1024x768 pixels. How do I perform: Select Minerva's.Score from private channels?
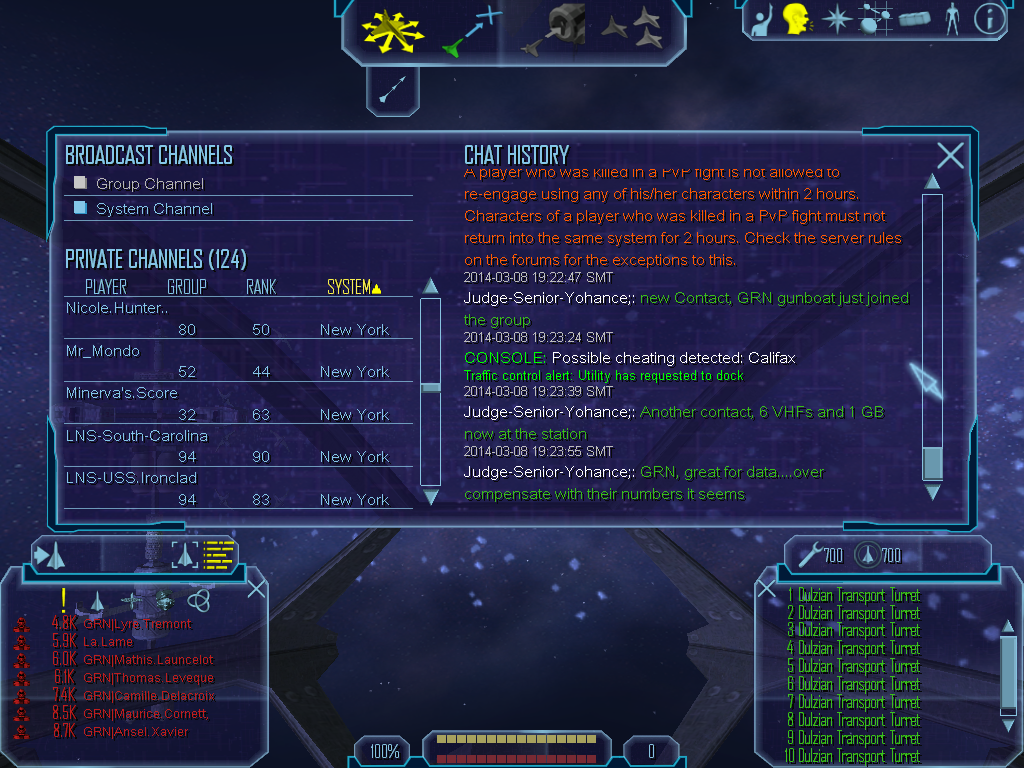point(120,393)
